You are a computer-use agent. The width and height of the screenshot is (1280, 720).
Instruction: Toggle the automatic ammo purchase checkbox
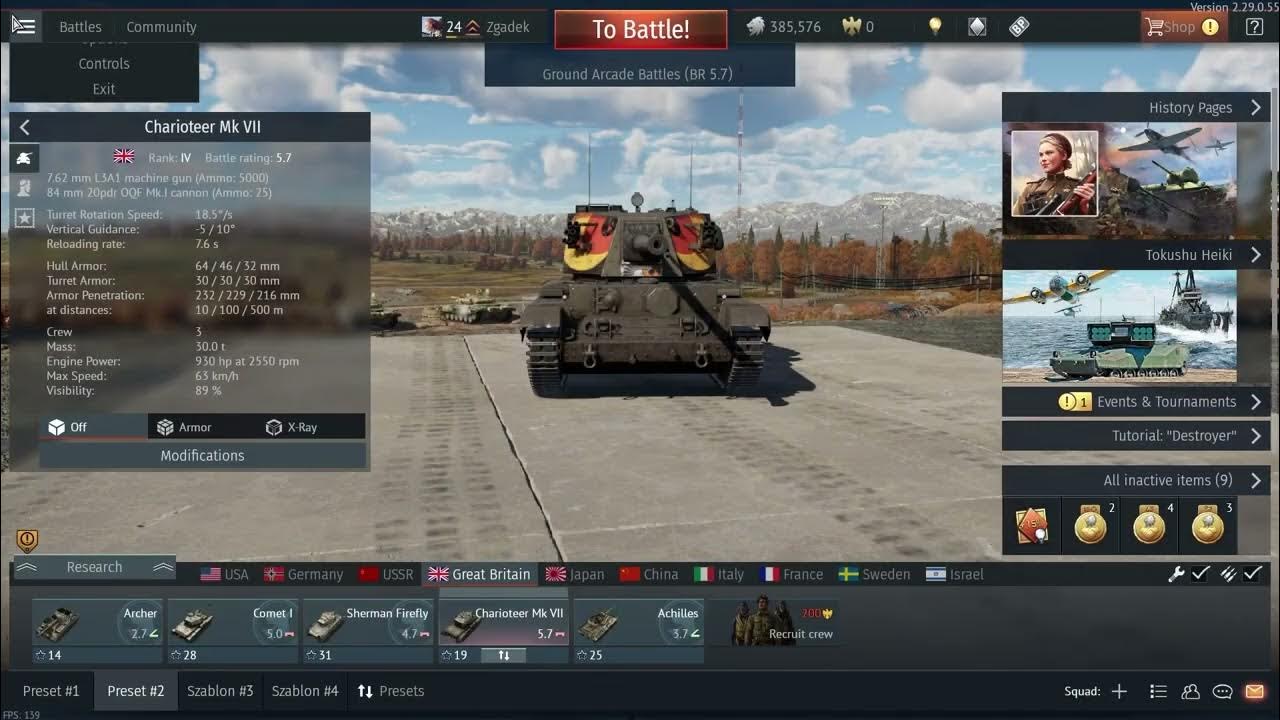point(1254,575)
